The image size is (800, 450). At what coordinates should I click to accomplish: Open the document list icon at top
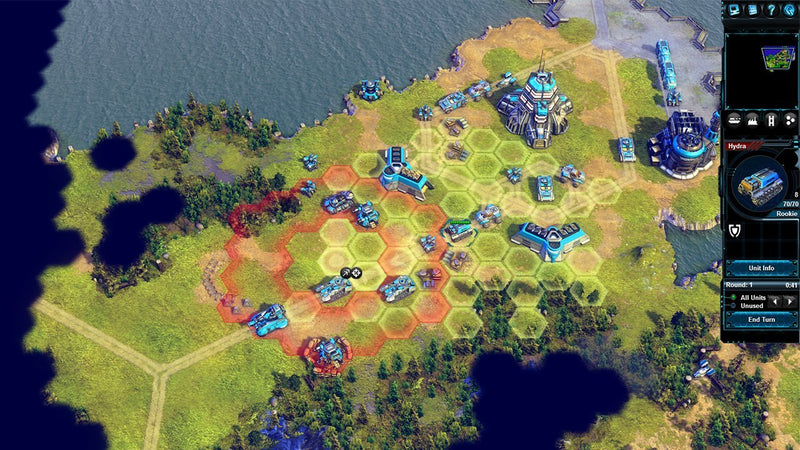[x=752, y=9]
